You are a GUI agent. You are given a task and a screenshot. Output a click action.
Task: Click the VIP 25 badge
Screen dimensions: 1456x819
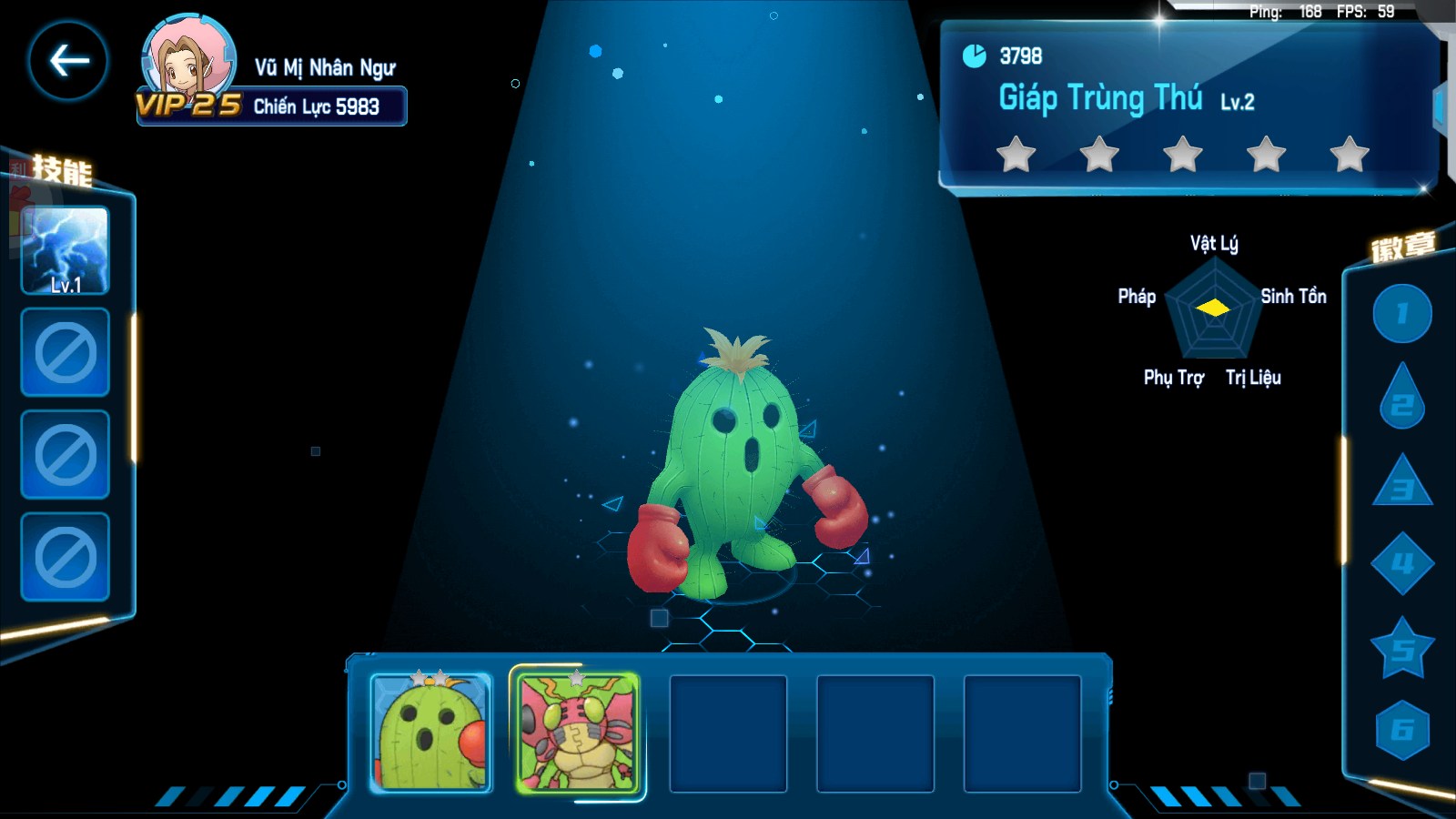click(187, 102)
